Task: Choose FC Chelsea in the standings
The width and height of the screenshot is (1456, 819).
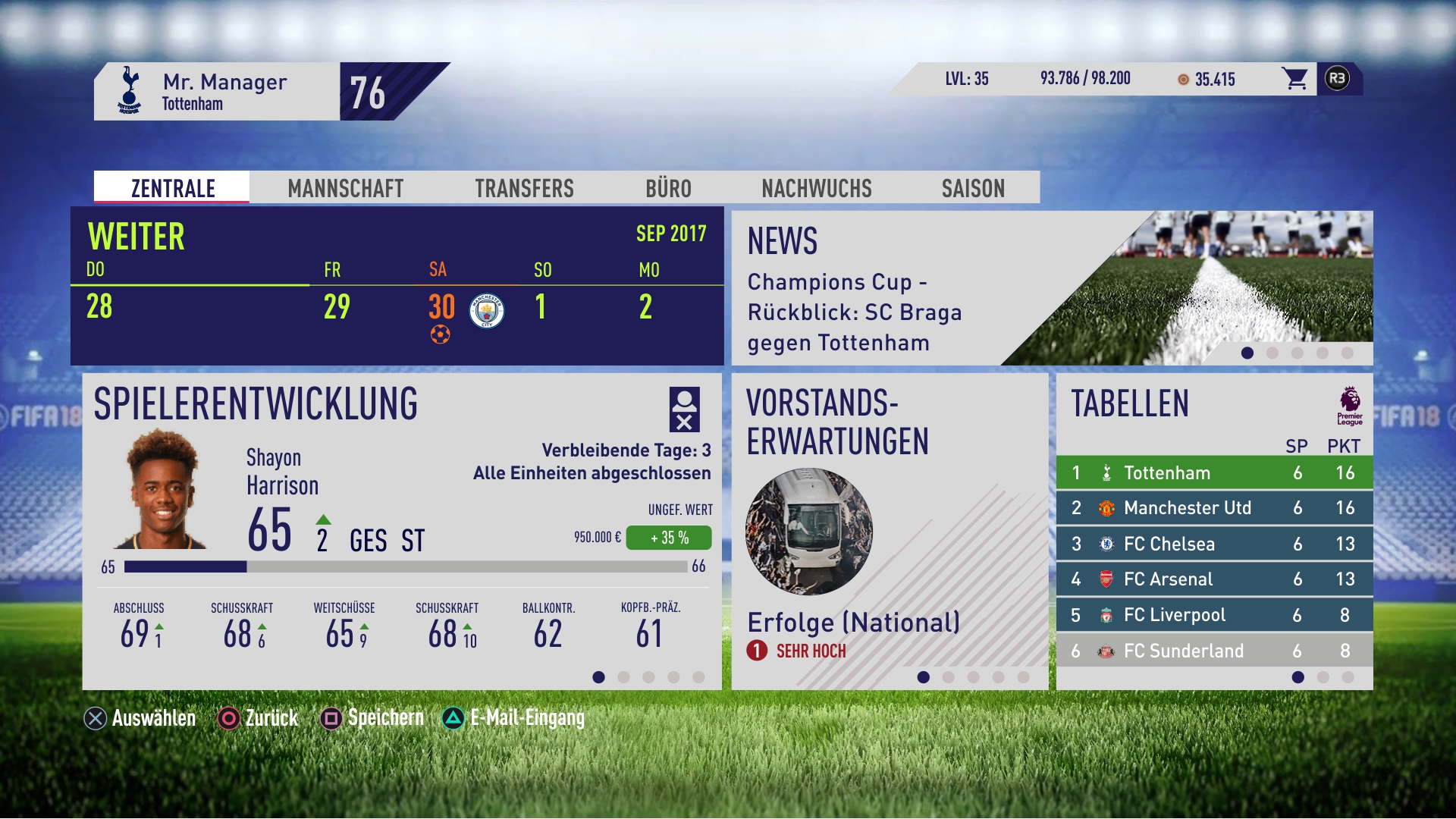Action: coord(1213,544)
